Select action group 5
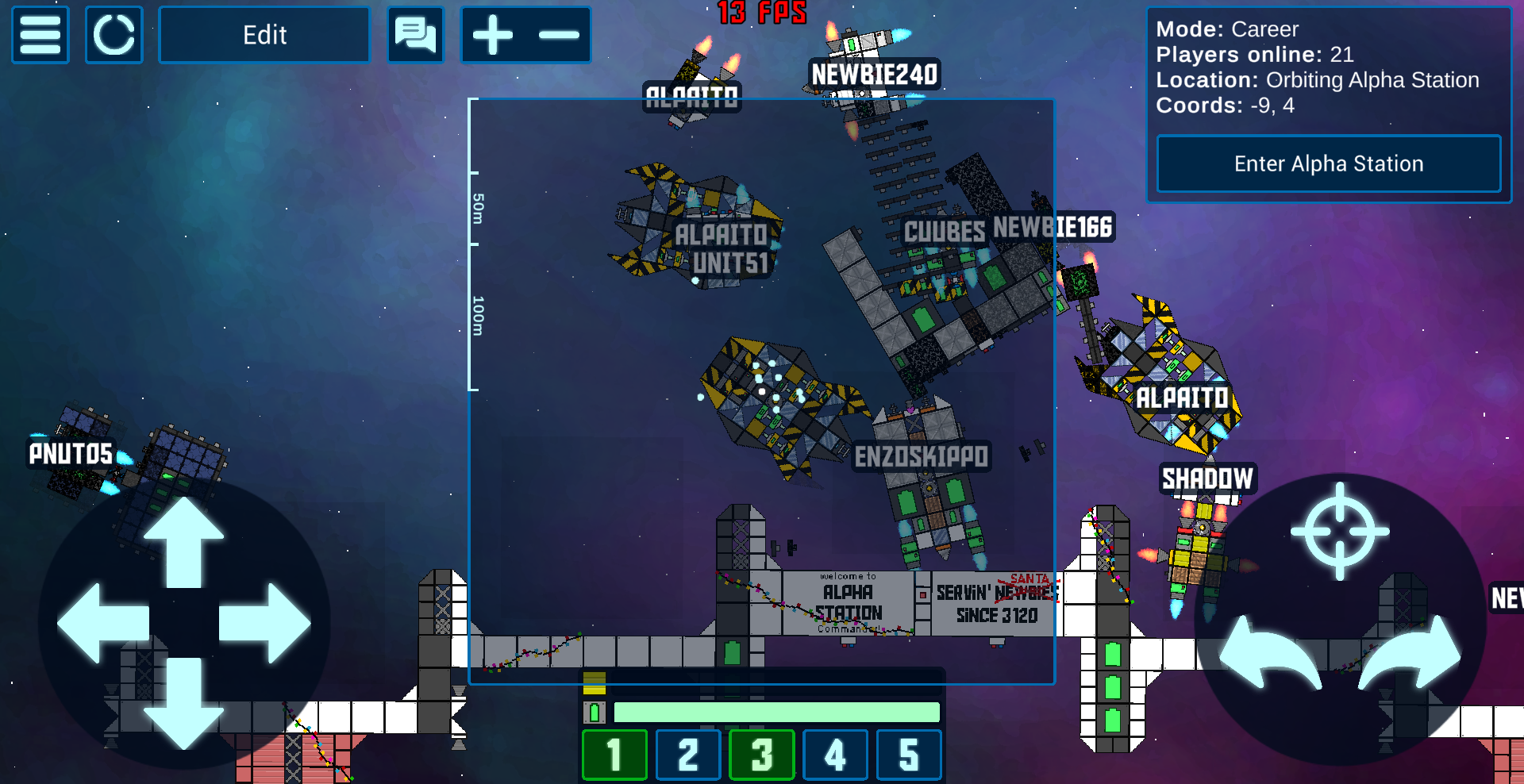 909,755
